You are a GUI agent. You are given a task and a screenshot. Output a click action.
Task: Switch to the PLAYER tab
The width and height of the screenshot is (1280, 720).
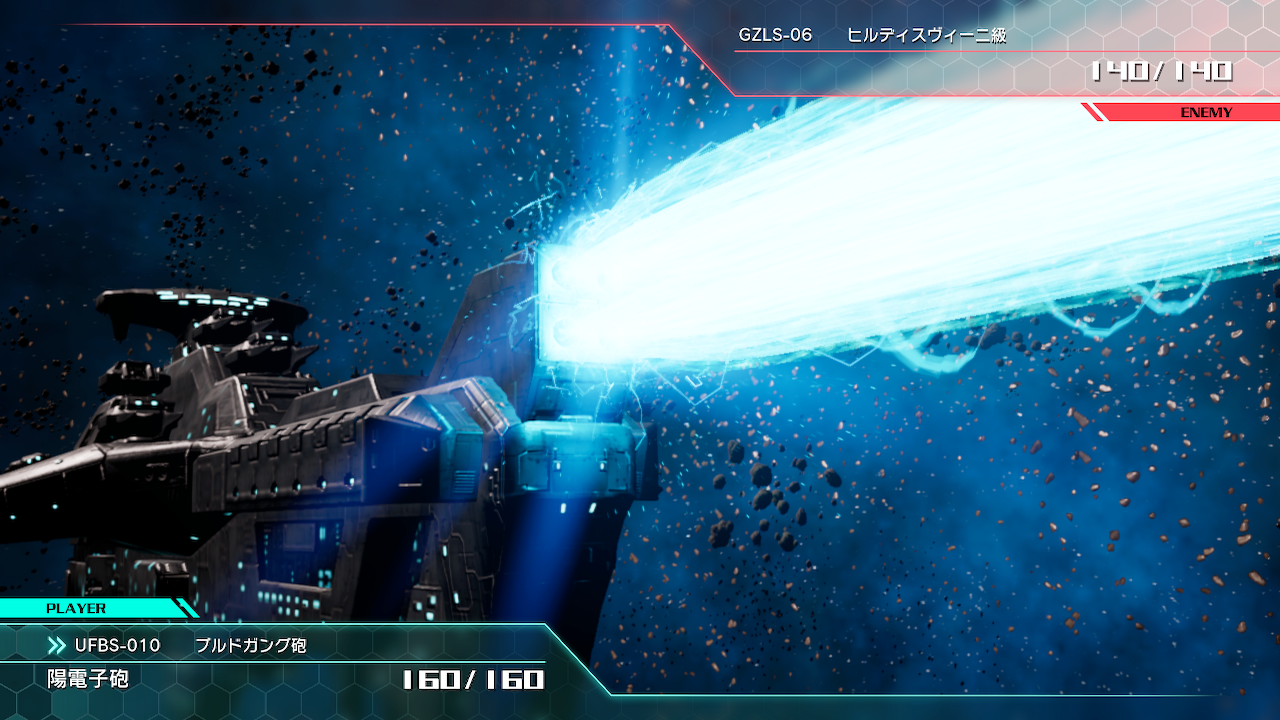(75, 607)
